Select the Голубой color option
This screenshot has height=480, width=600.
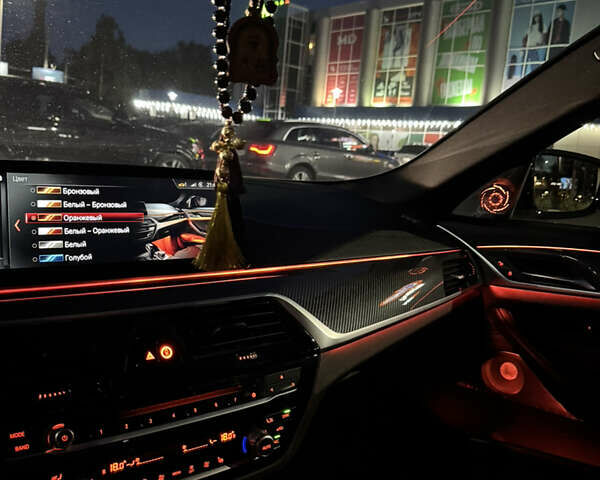(77, 257)
